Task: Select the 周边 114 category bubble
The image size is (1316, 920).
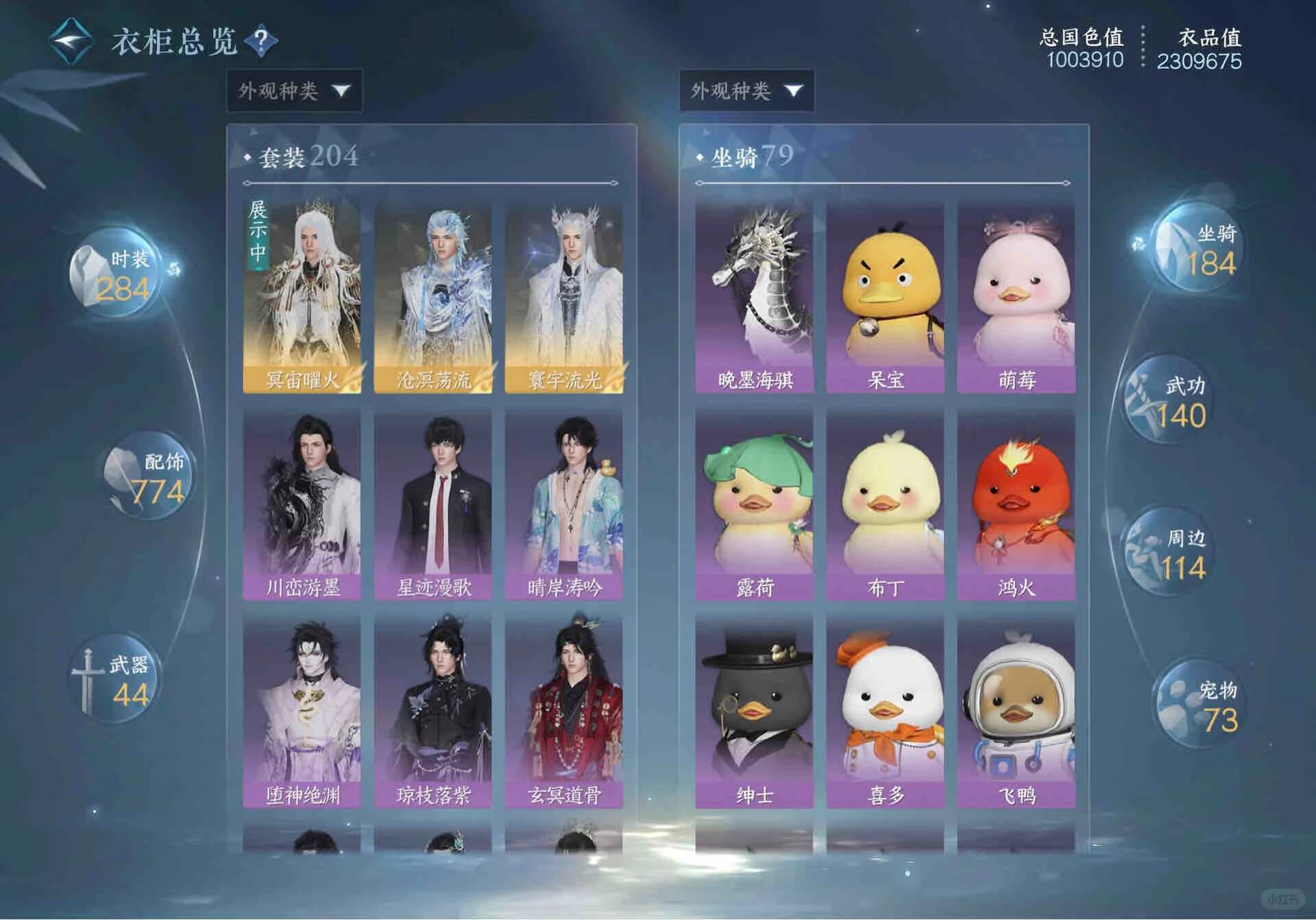Action: tap(1171, 554)
